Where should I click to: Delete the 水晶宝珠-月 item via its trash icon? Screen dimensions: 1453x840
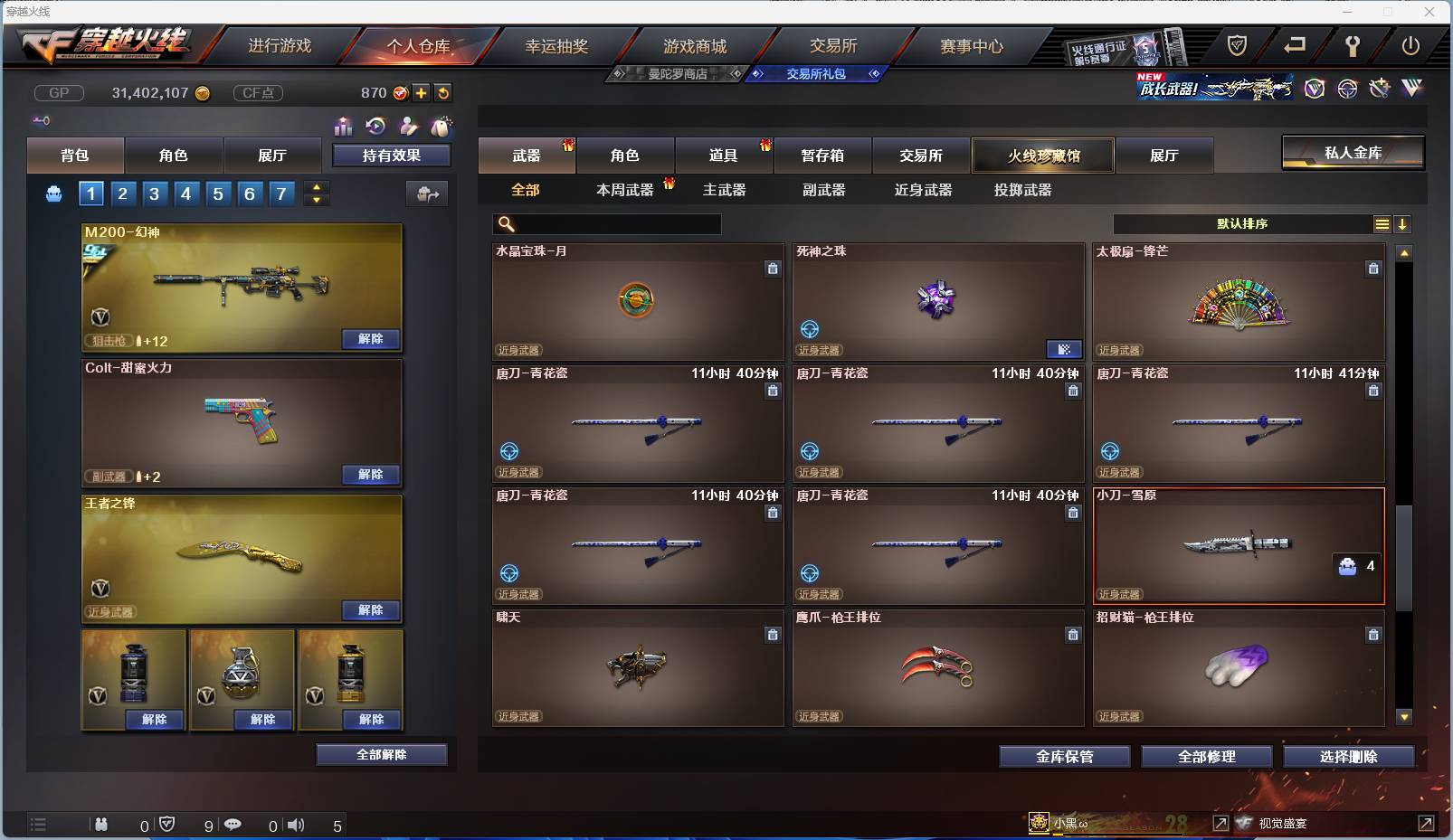pyautogui.click(x=774, y=268)
